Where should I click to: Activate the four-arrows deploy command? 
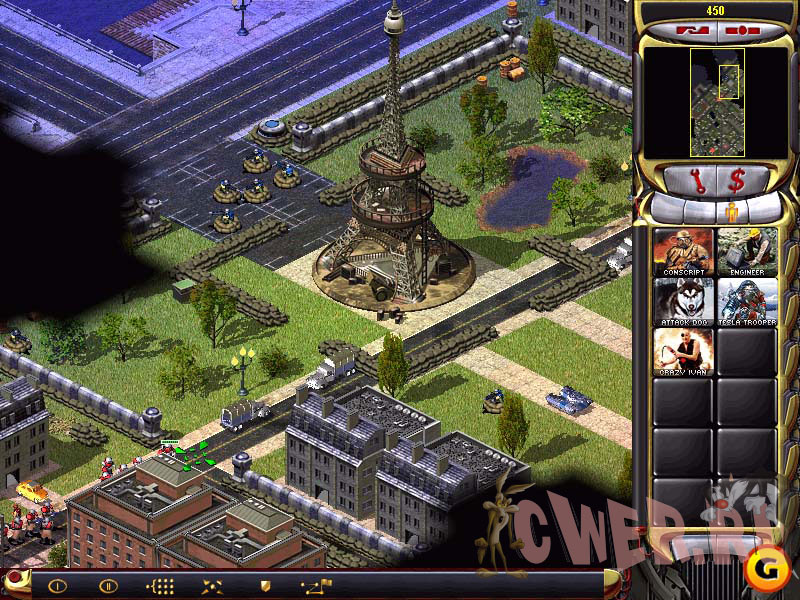click(x=211, y=586)
